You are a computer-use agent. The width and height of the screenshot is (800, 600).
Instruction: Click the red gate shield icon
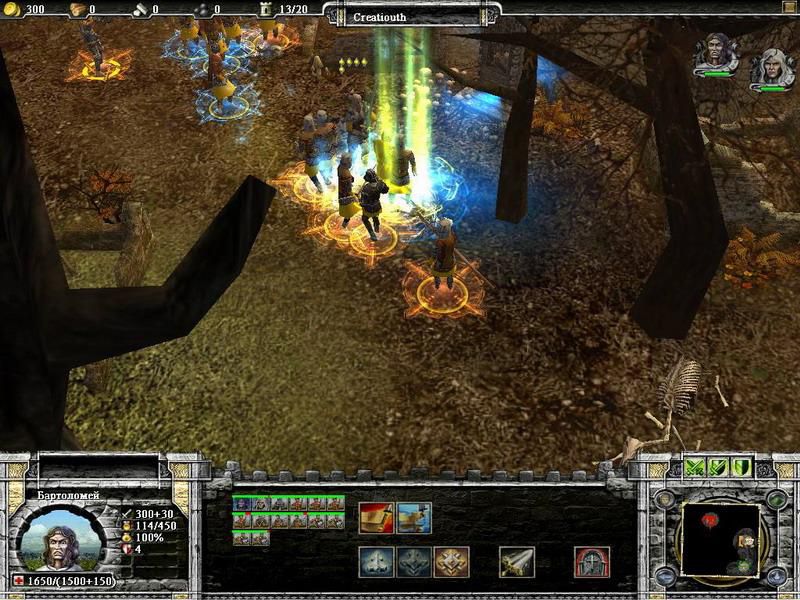pos(592,562)
